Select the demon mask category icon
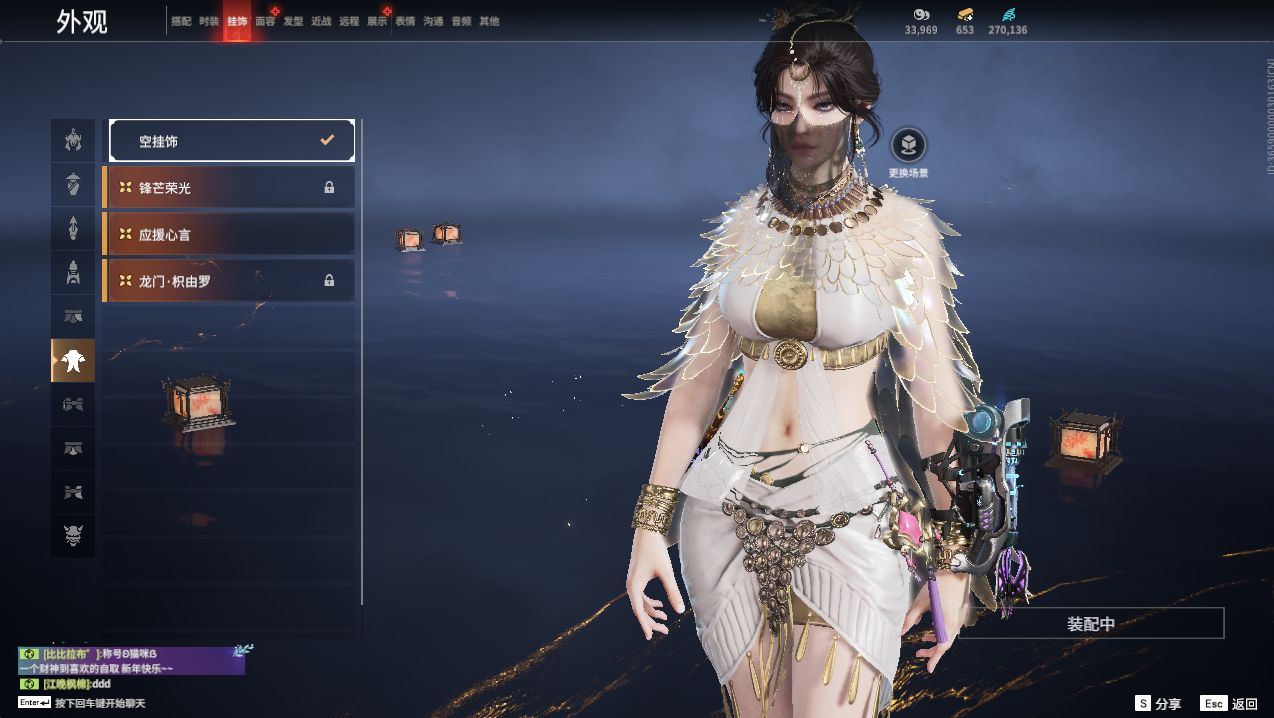The width and height of the screenshot is (1274, 718). pos(73,537)
